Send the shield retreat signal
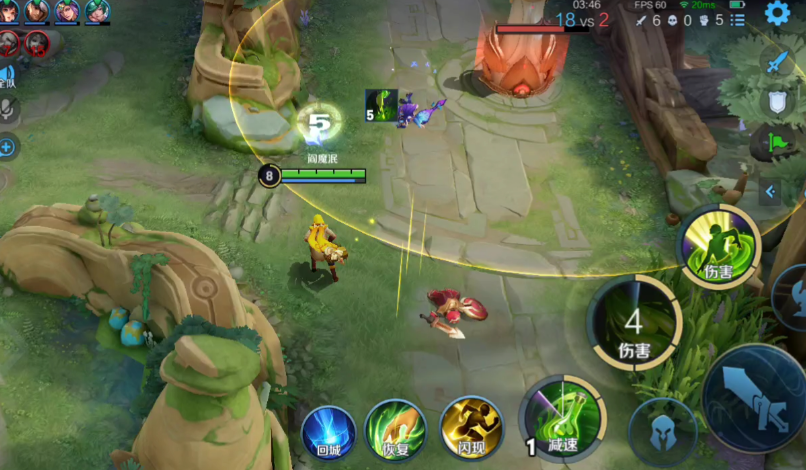The width and height of the screenshot is (806, 470). (777, 102)
